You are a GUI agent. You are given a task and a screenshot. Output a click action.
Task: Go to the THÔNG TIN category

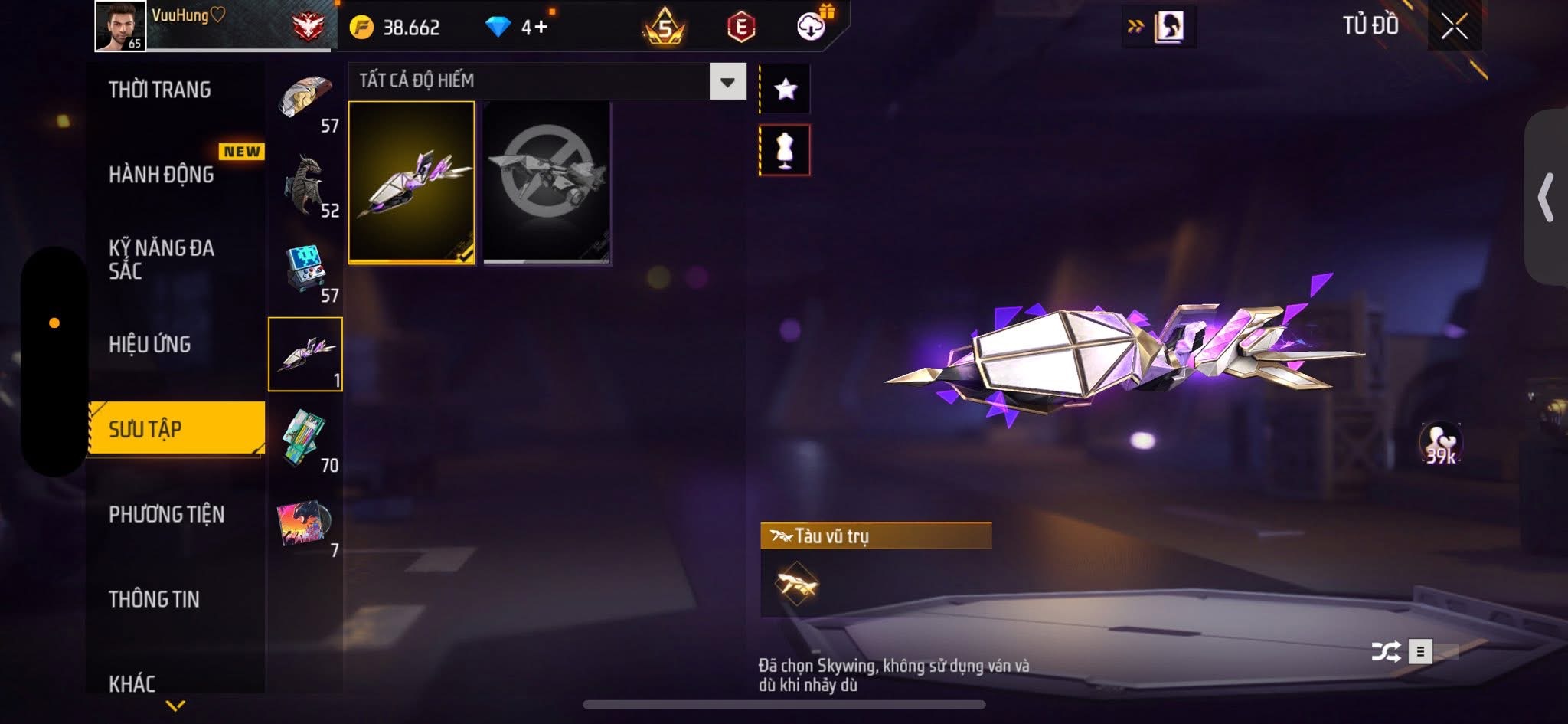point(154,599)
